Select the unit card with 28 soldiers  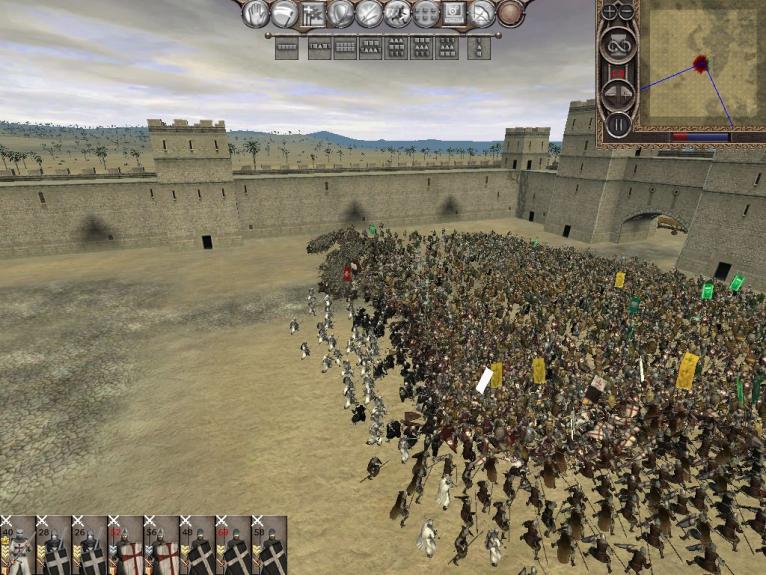(x=54, y=546)
